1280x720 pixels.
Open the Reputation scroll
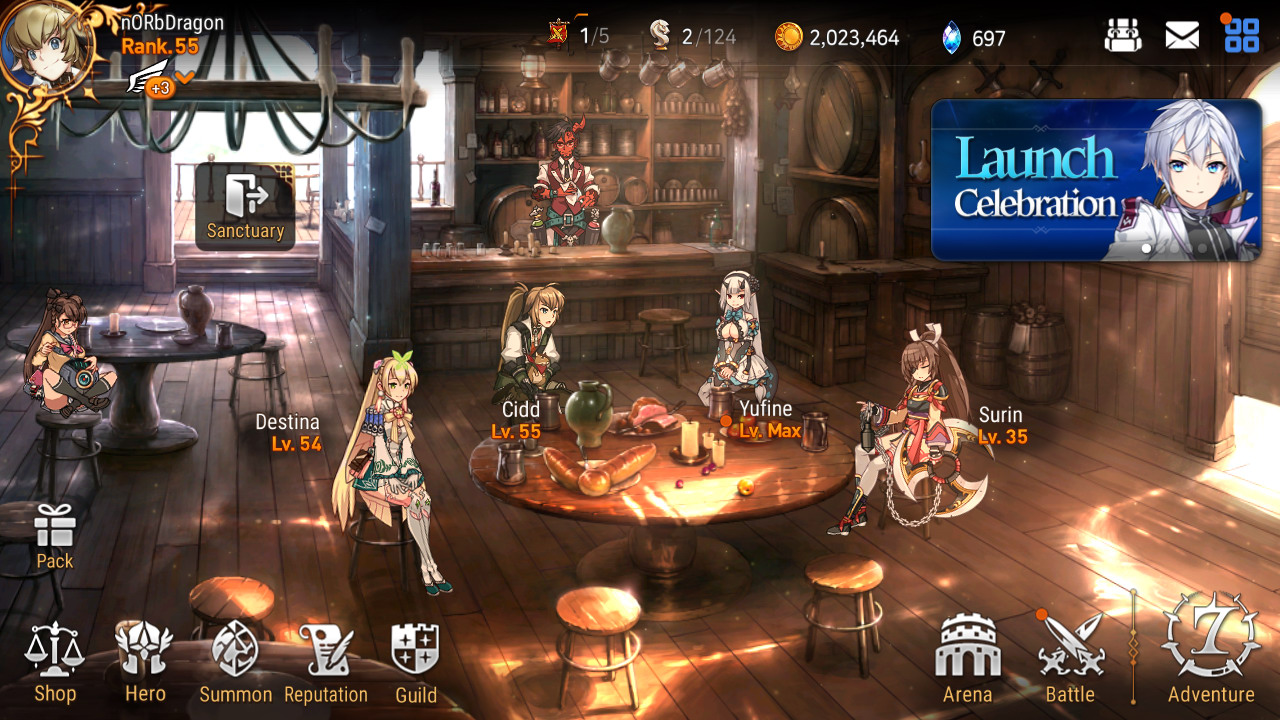326,662
